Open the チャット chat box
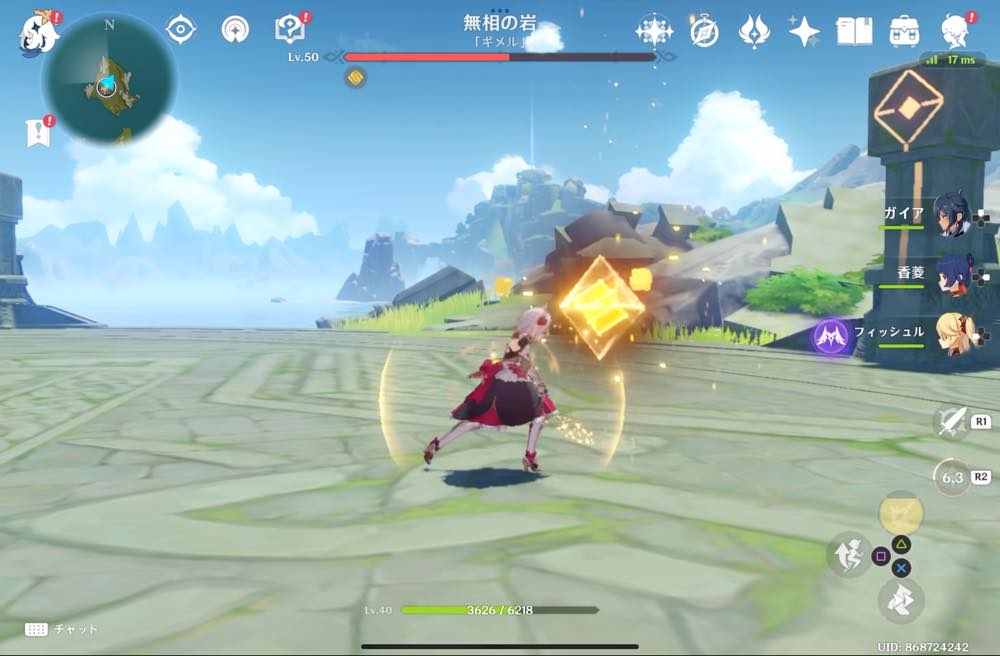 click(x=62, y=629)
